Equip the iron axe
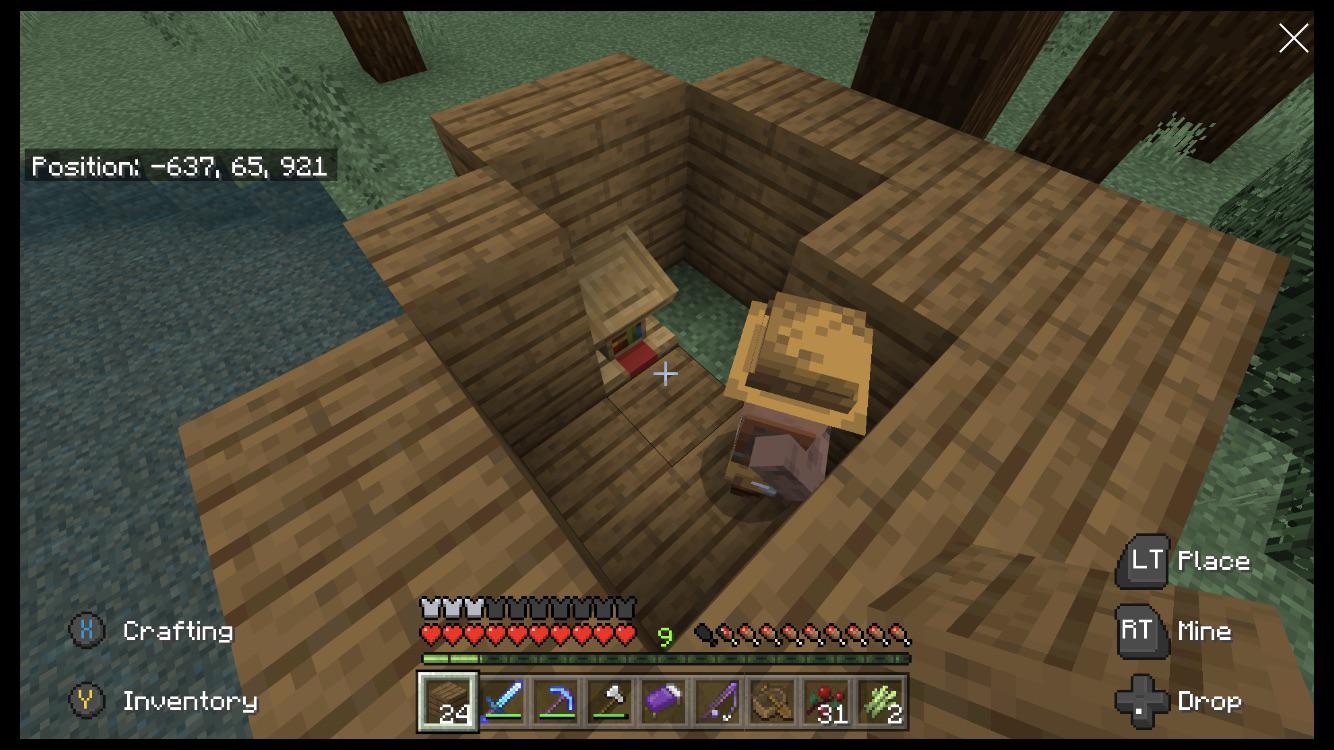The height and width of the screenshot is (750, 1334). click(609, 700)
